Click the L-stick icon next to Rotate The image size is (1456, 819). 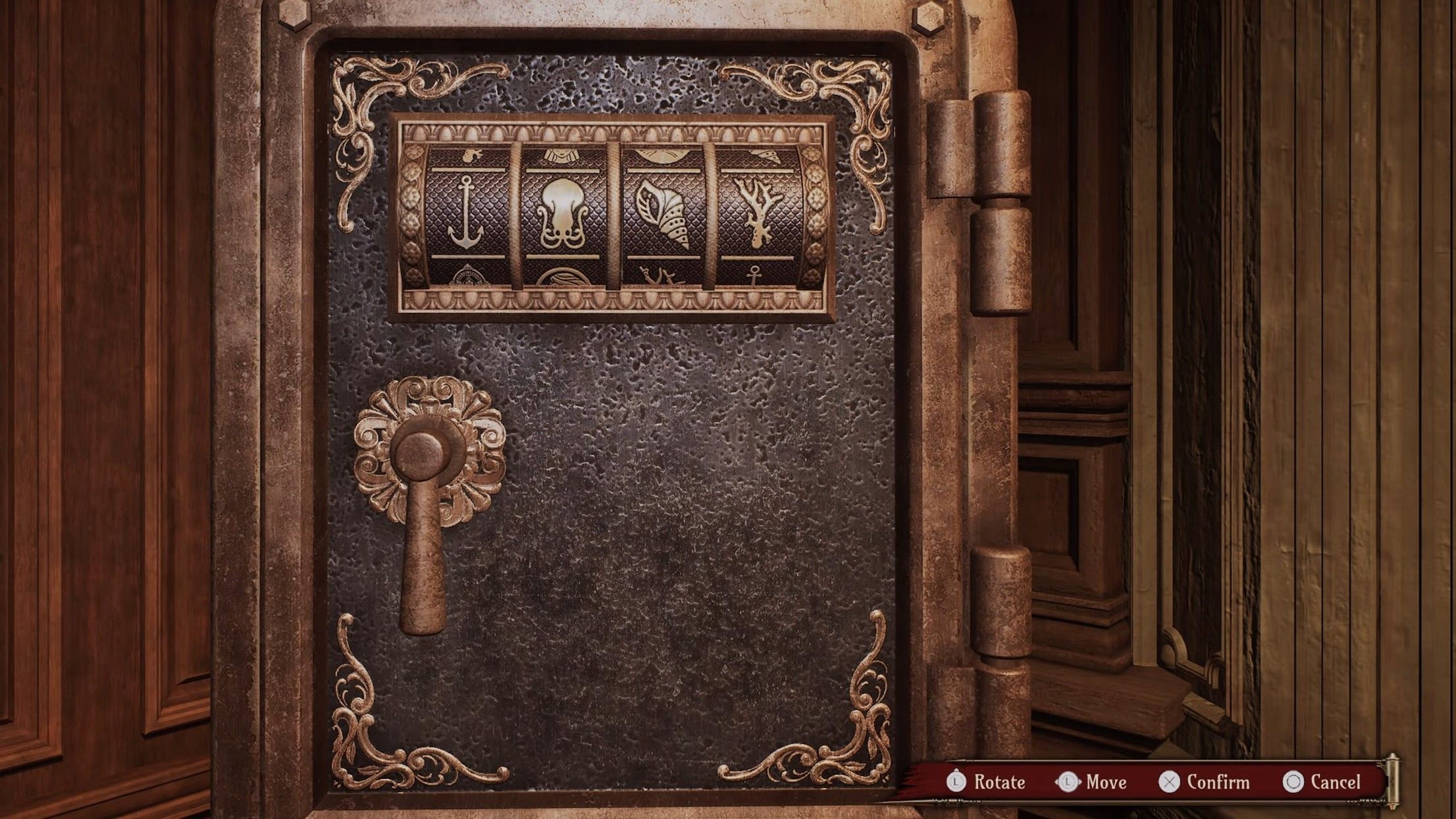(x=956, y=781)
